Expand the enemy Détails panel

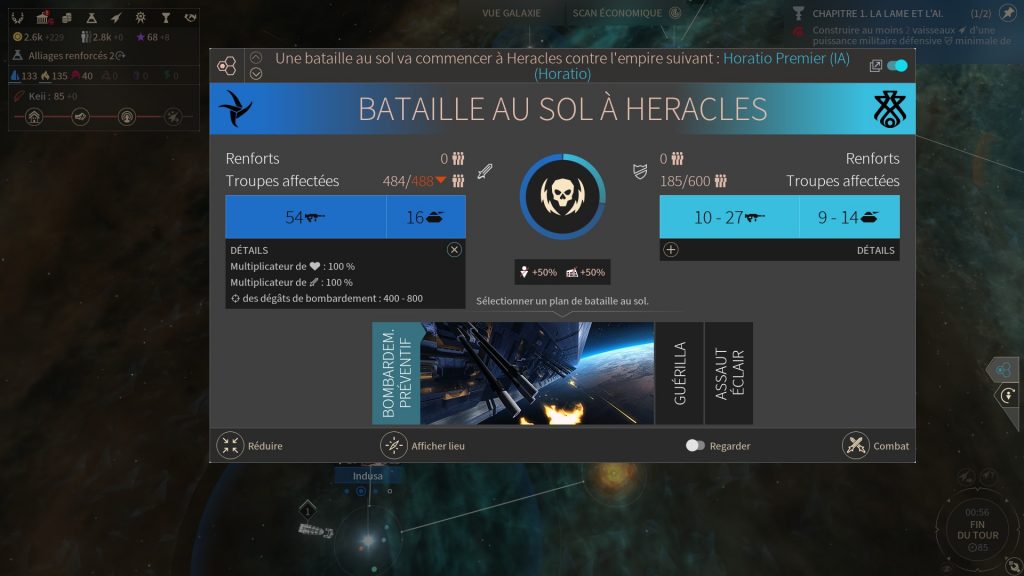click(x=671, y=250)
